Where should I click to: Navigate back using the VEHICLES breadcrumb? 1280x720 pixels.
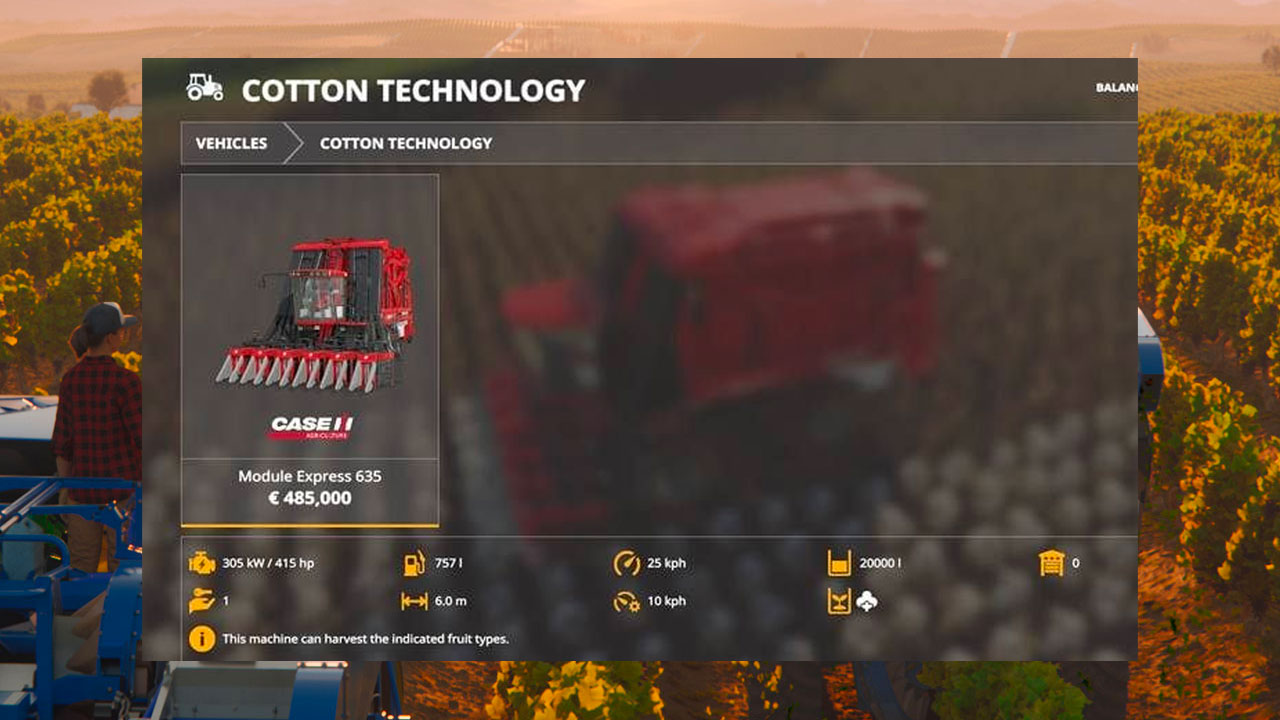230,143
